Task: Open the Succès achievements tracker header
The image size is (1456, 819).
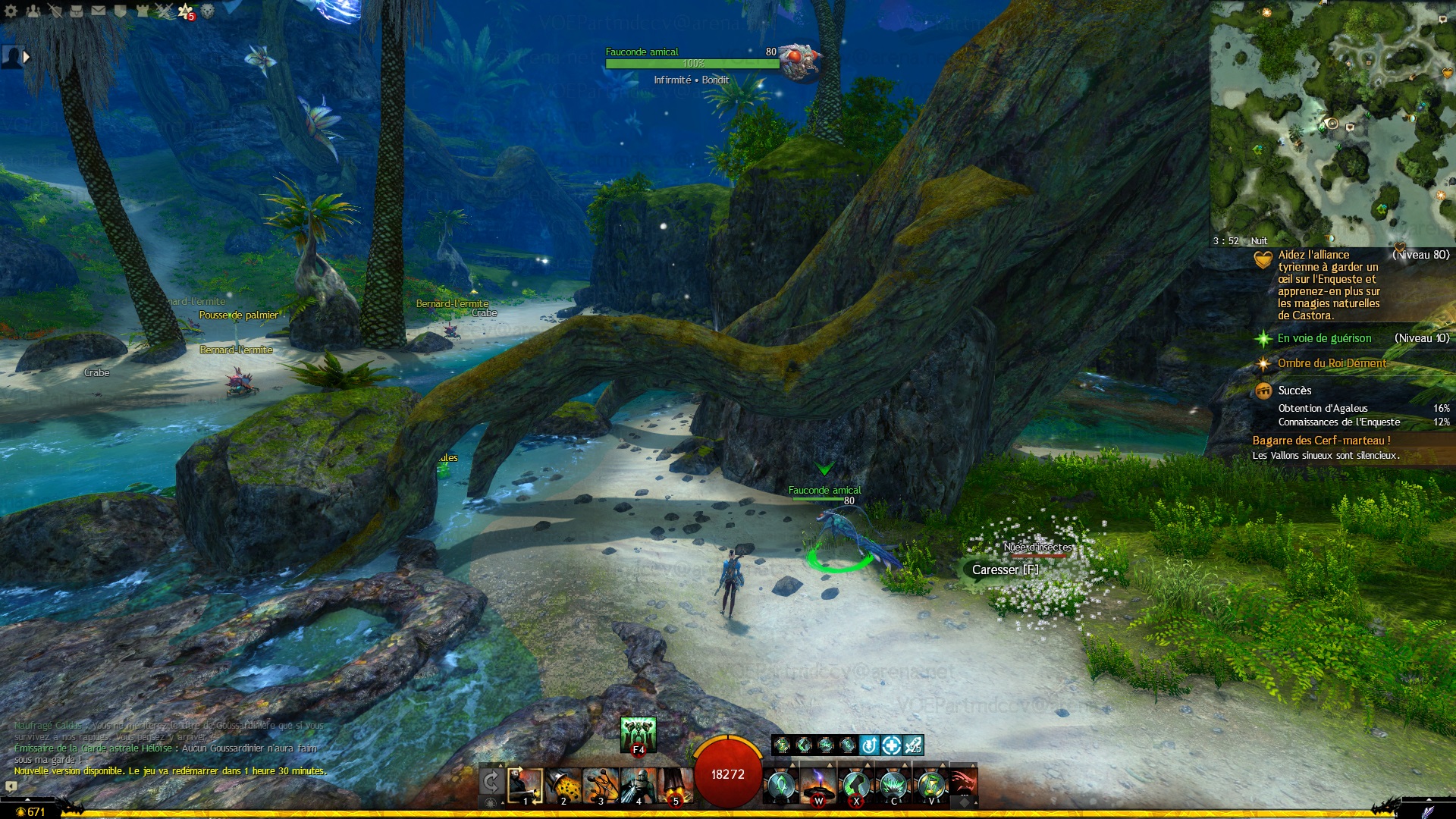Action: (x=1294, y=391)
